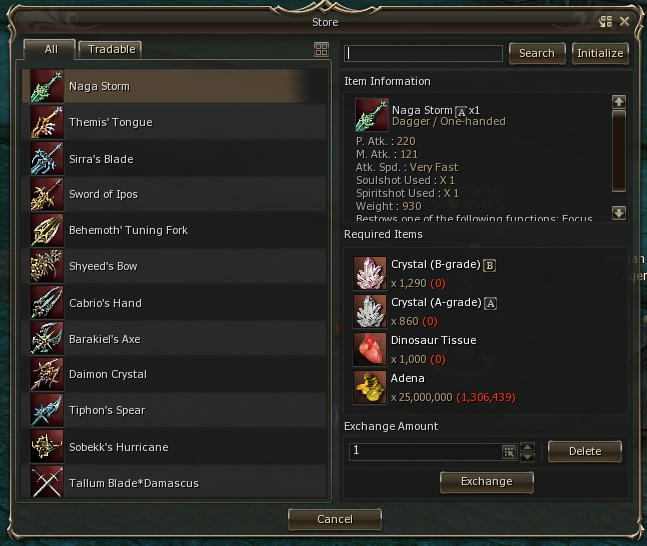This screenshot has height=546, width=647.
Task: Click the Search button
Action: click(x=537, y=53)
